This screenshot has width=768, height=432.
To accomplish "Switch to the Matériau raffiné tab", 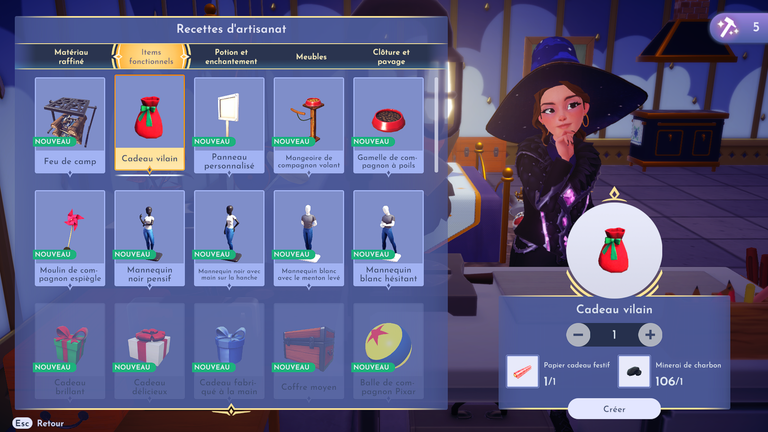I will (70, 56).
